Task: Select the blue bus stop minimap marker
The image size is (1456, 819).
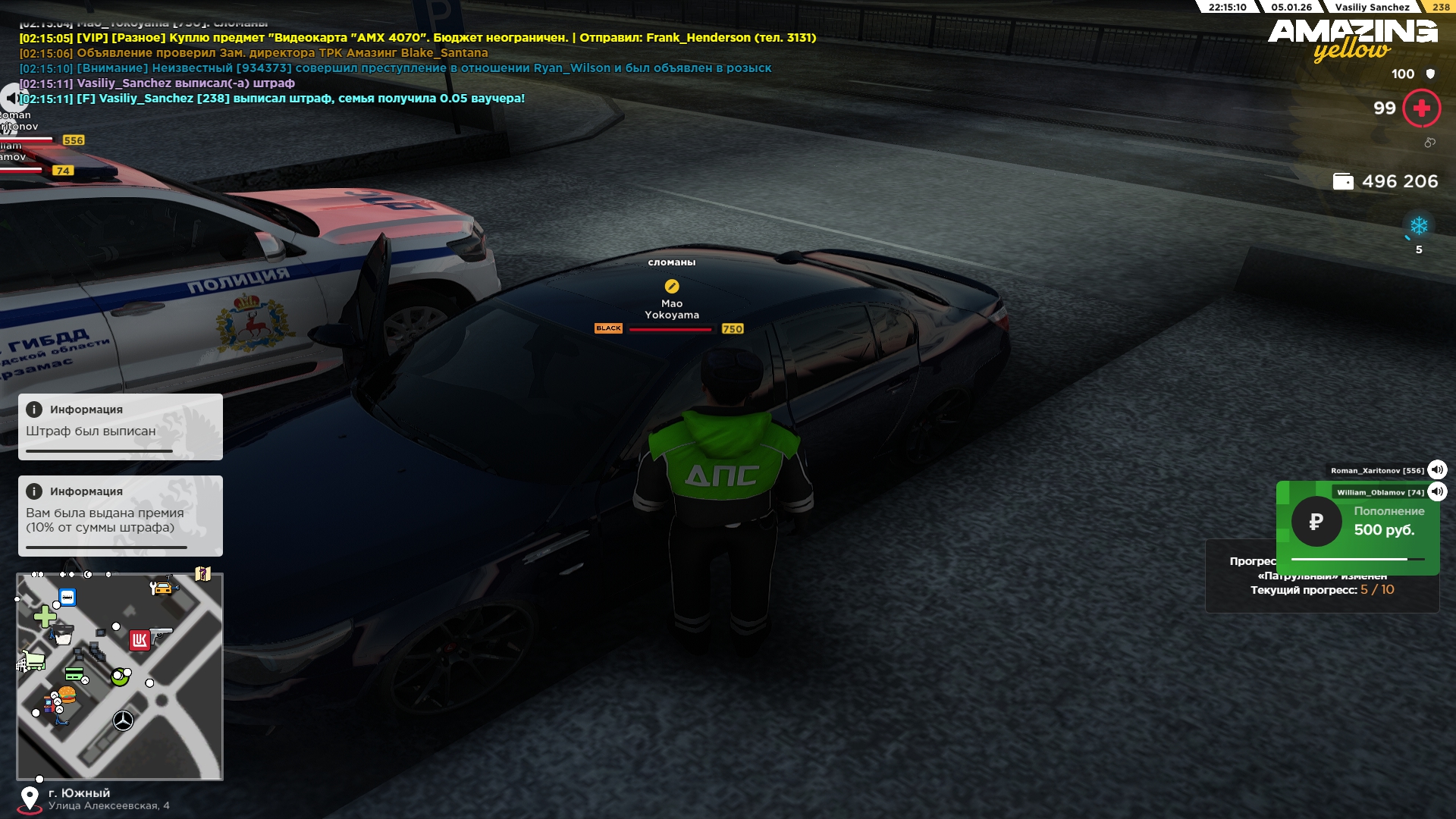Action: (x=67, y=598)
